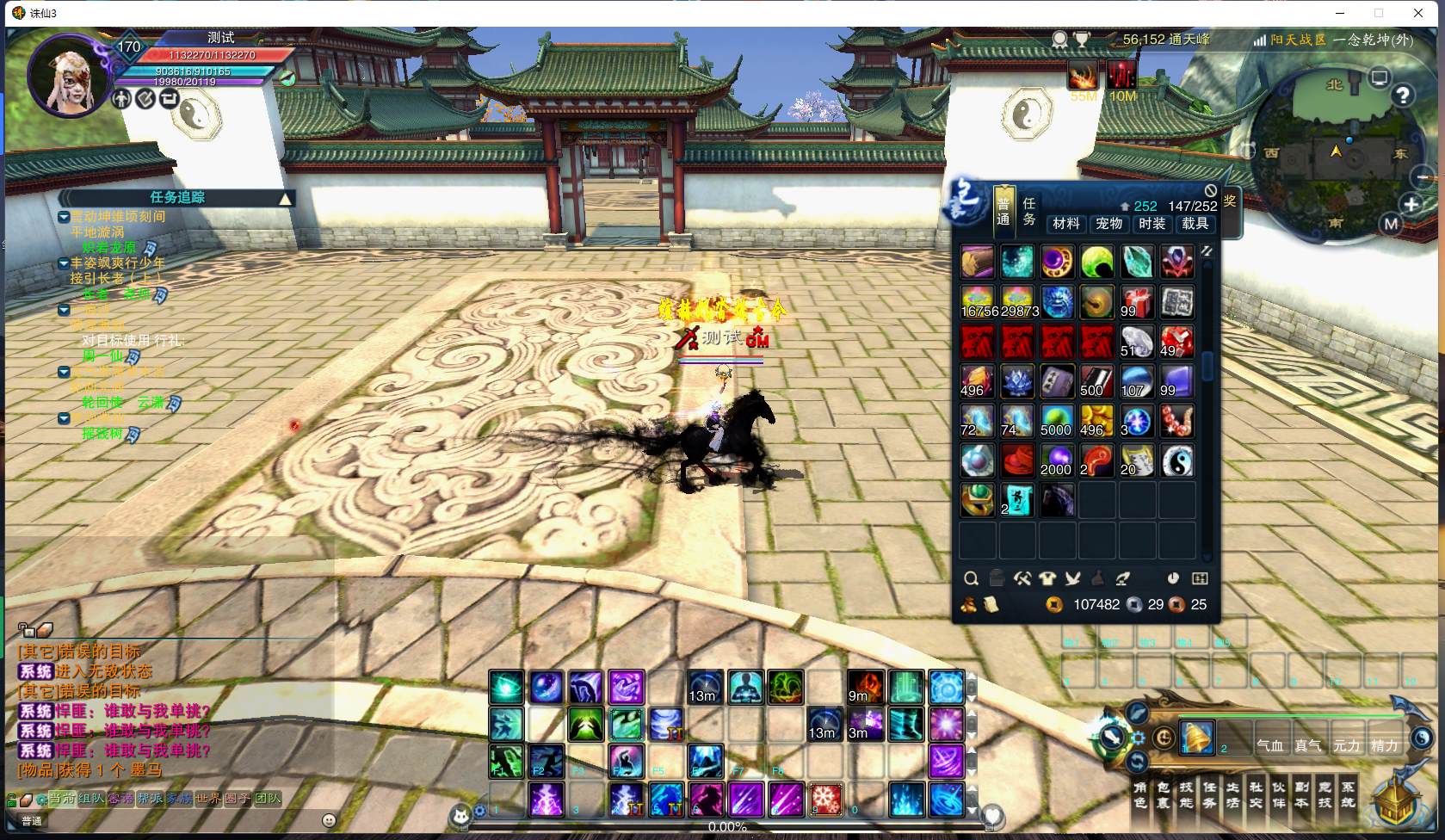
Task: Close the game window
Action: point(1418,13)
